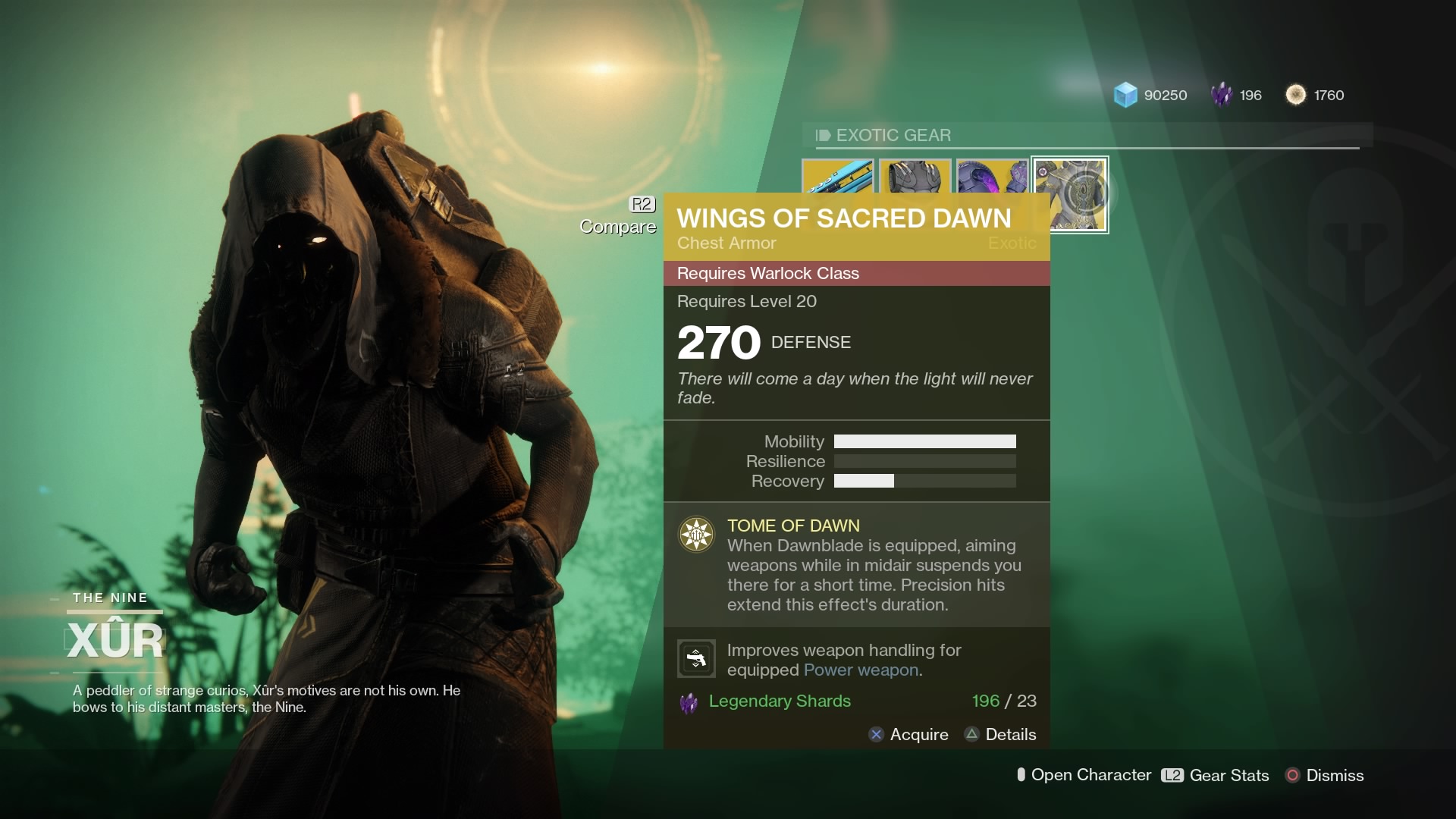
Task: Click the Tome of Dawn perk icon
Action: click(x=696, y=534)
